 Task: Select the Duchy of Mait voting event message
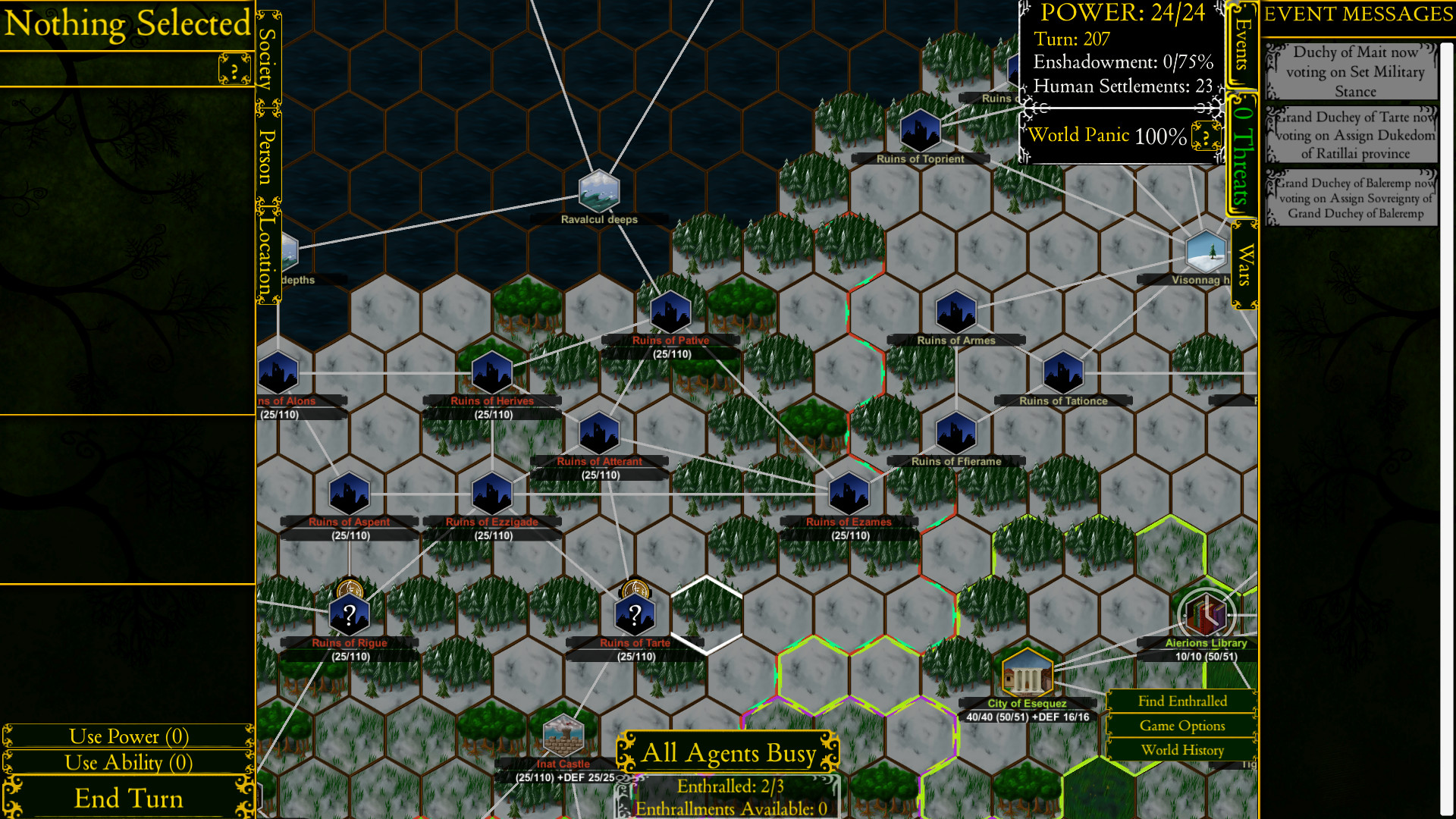tap(1354, 72)
